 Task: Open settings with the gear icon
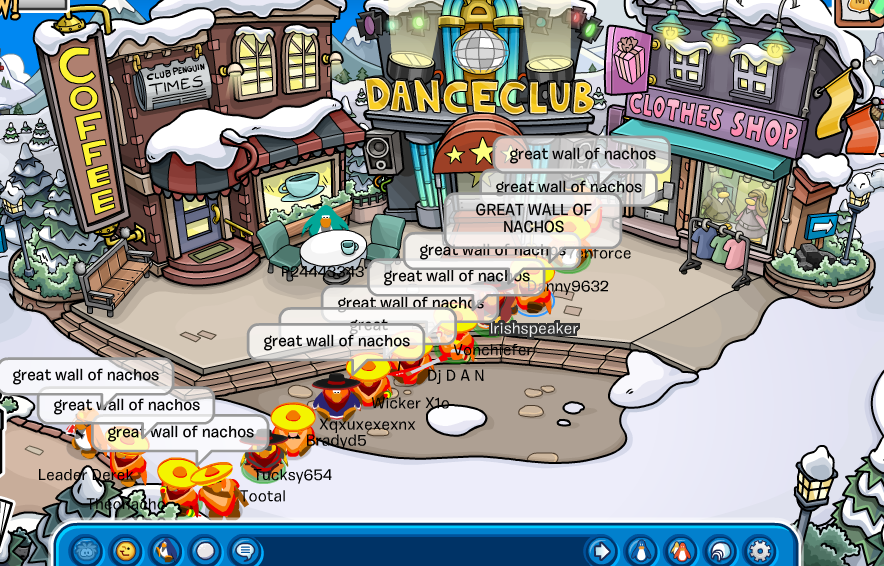tap(760, 550)
